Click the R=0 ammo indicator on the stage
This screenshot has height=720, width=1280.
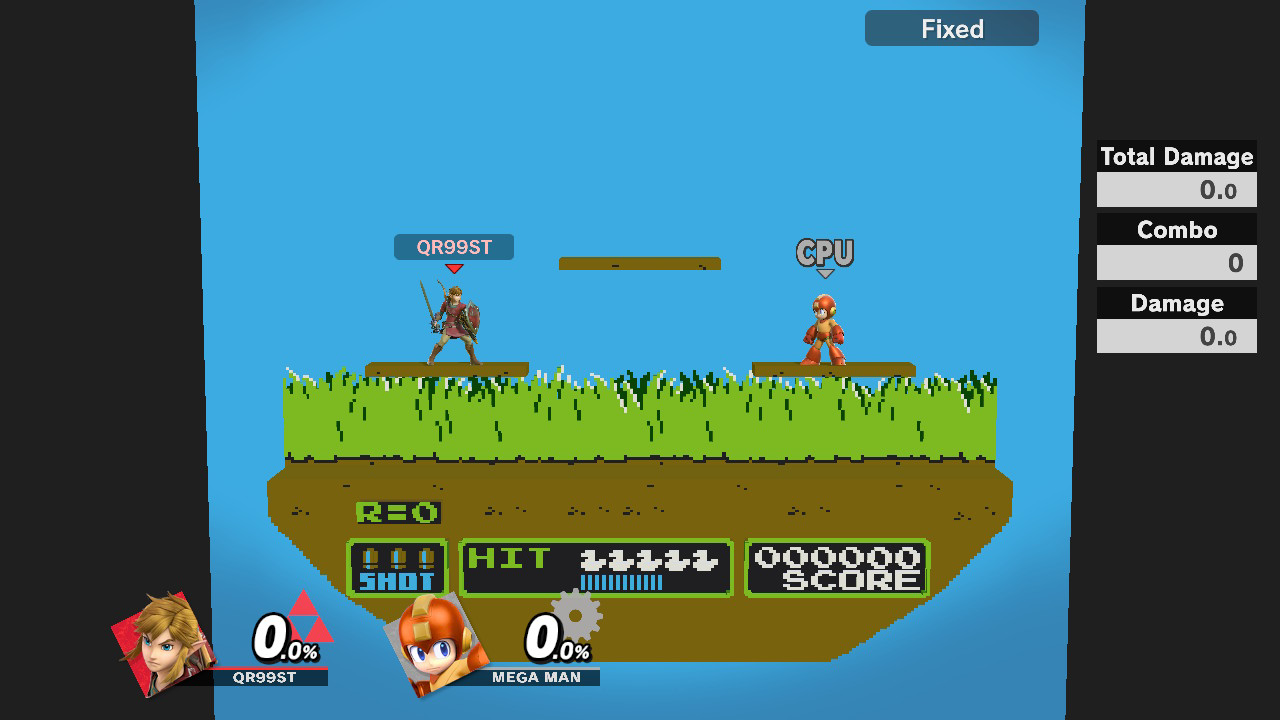tap(399, 511)
